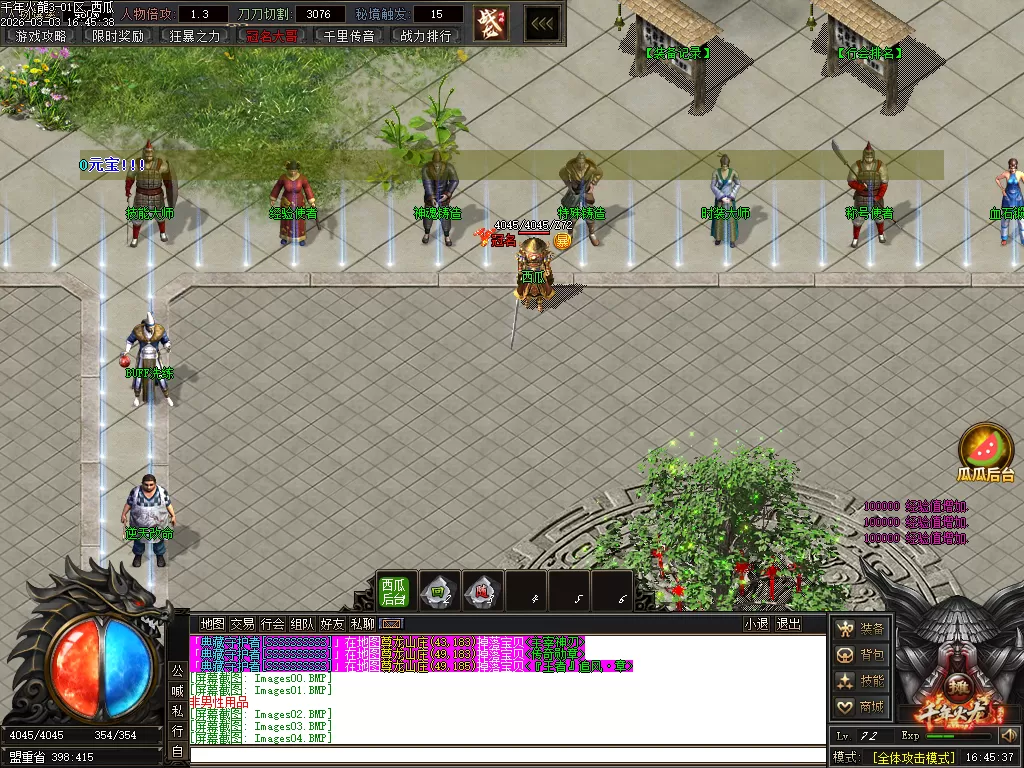
Task: Toggle the sound speaker icon
Action: (x=1008, y=736)
